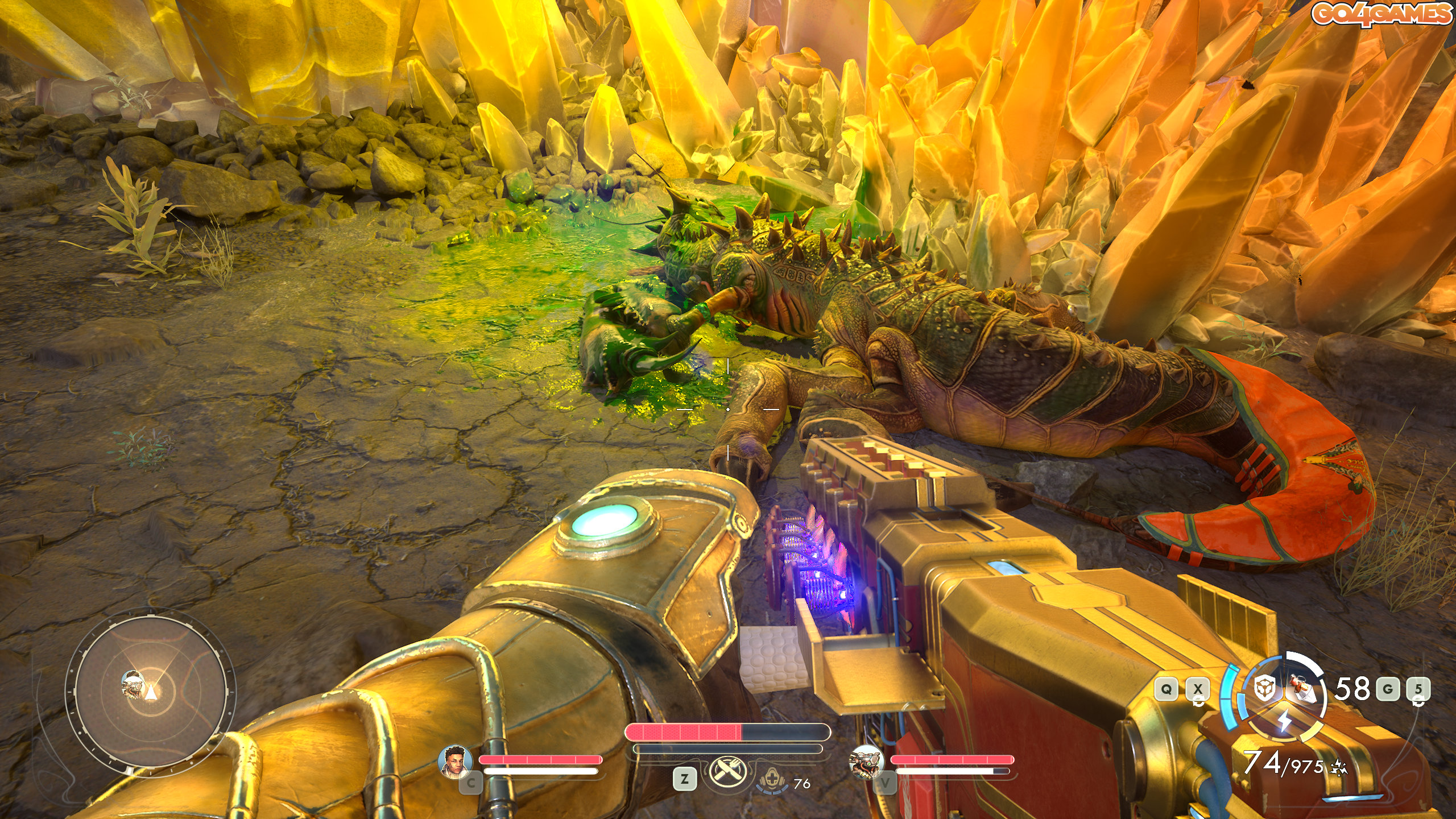The height and width of the screenshot is (819, 1456).
Task: Activate the shield ability icon
Action: click(1264, 689)
